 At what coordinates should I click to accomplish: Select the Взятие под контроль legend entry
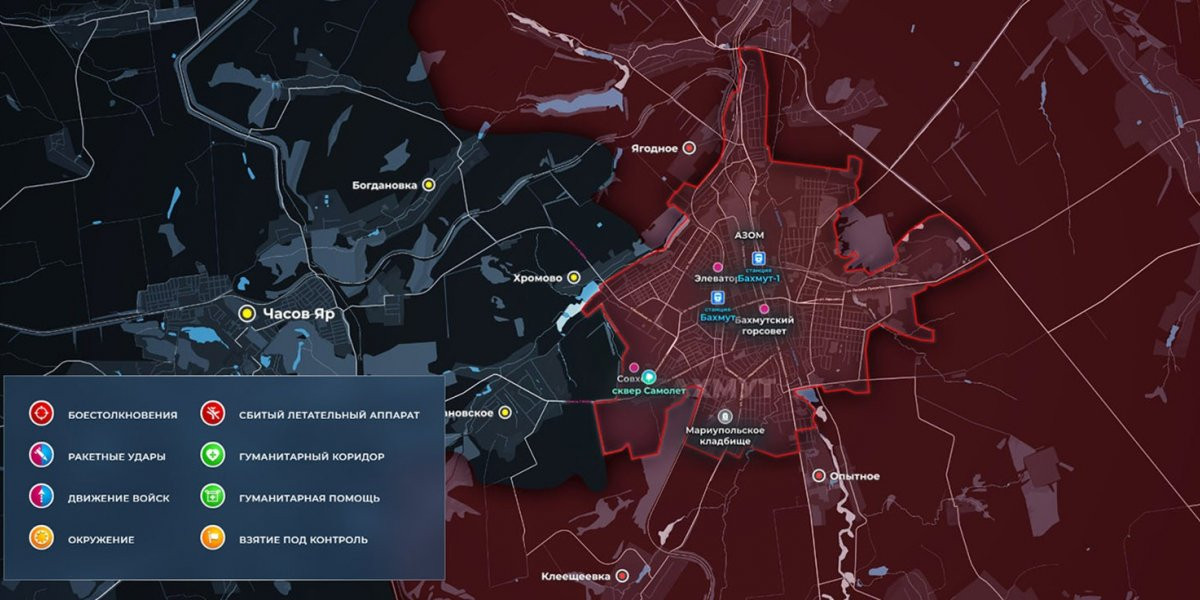coord(212,539)
